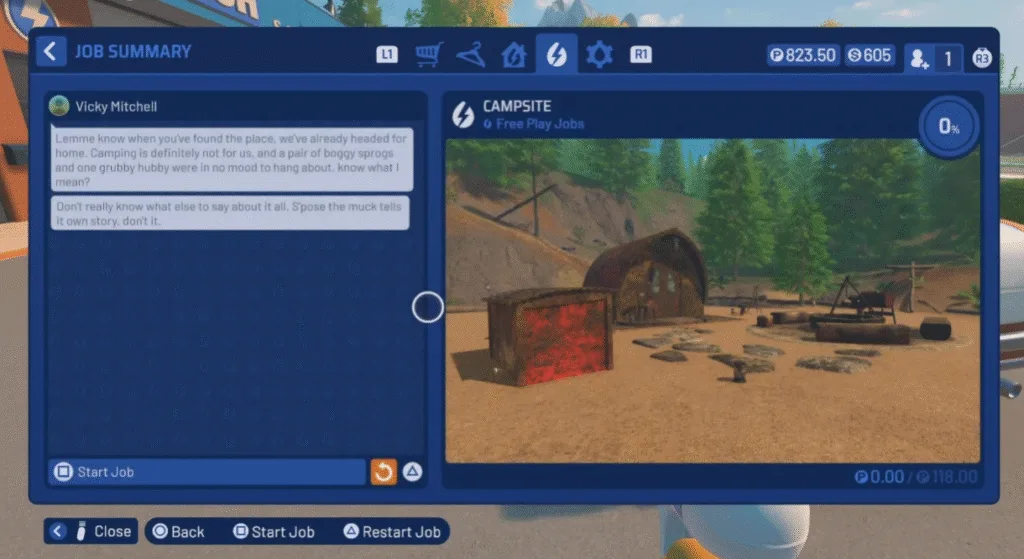
Task: Switch to the clothes hanger tab
Action: 470,55
